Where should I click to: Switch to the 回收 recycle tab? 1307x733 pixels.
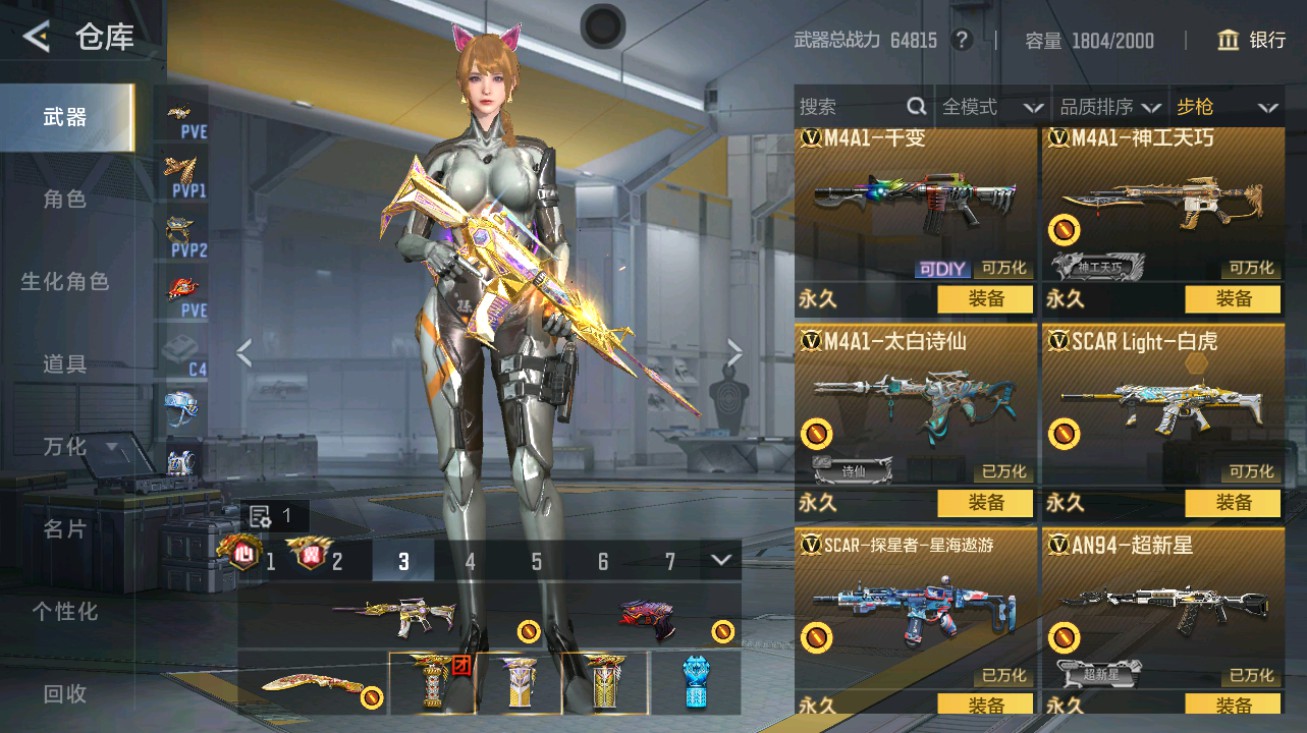(65, 693)
